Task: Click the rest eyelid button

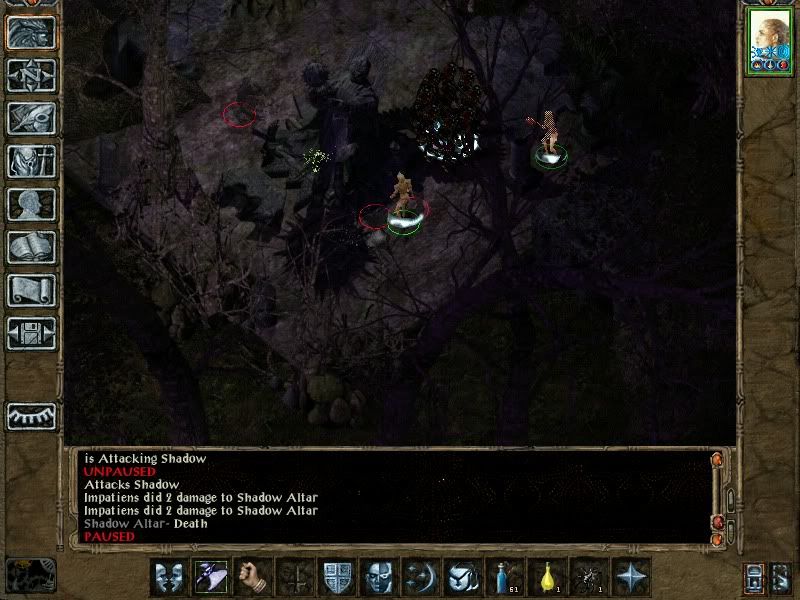Action: point(31,414)
